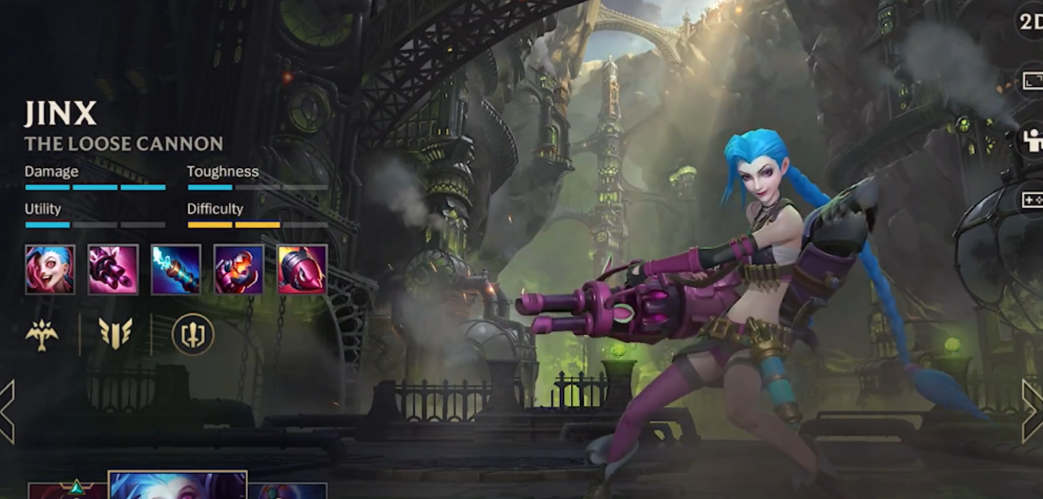Toggle the 2D view button

click(1030, 23)
